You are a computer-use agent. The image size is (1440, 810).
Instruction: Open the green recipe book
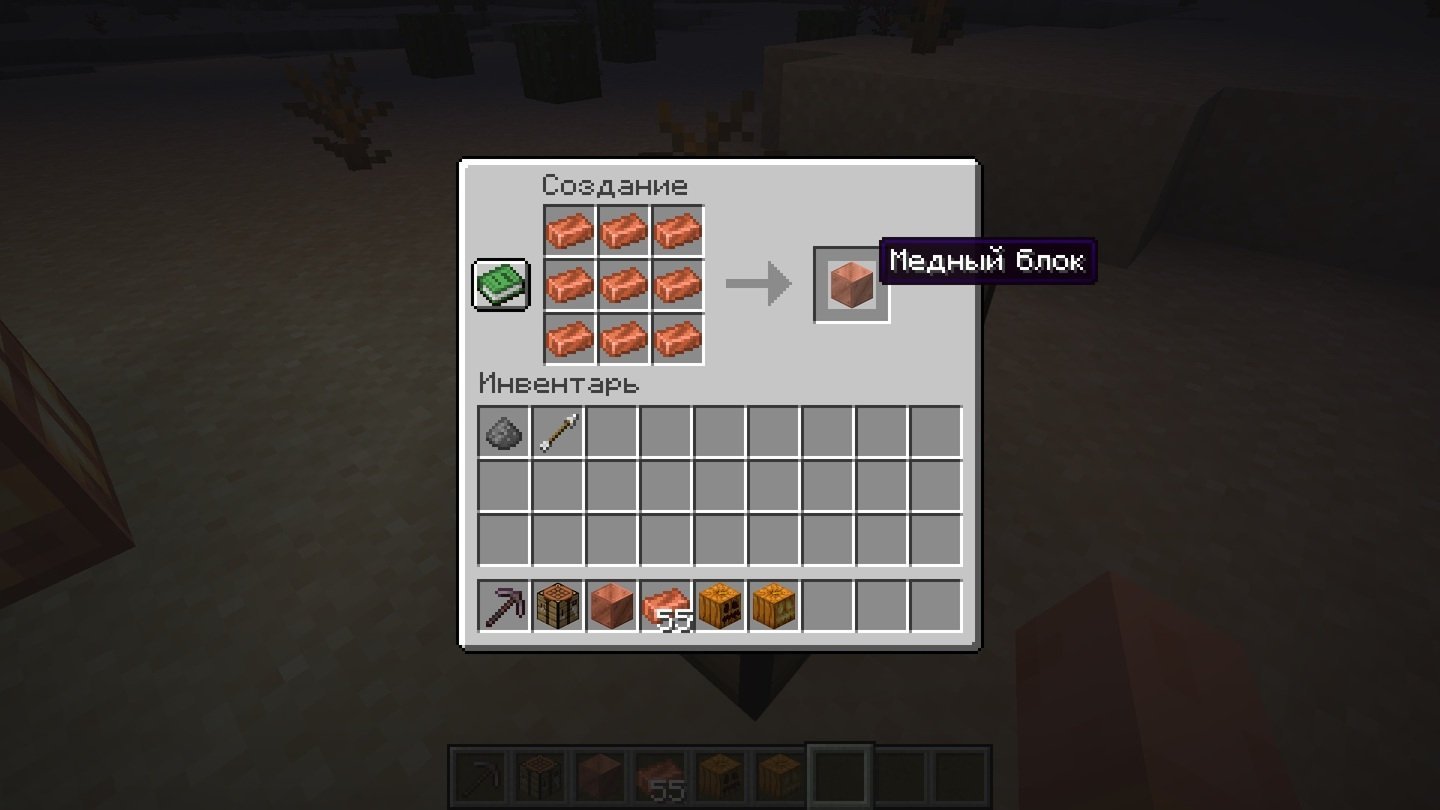click(x=500, y=285)
